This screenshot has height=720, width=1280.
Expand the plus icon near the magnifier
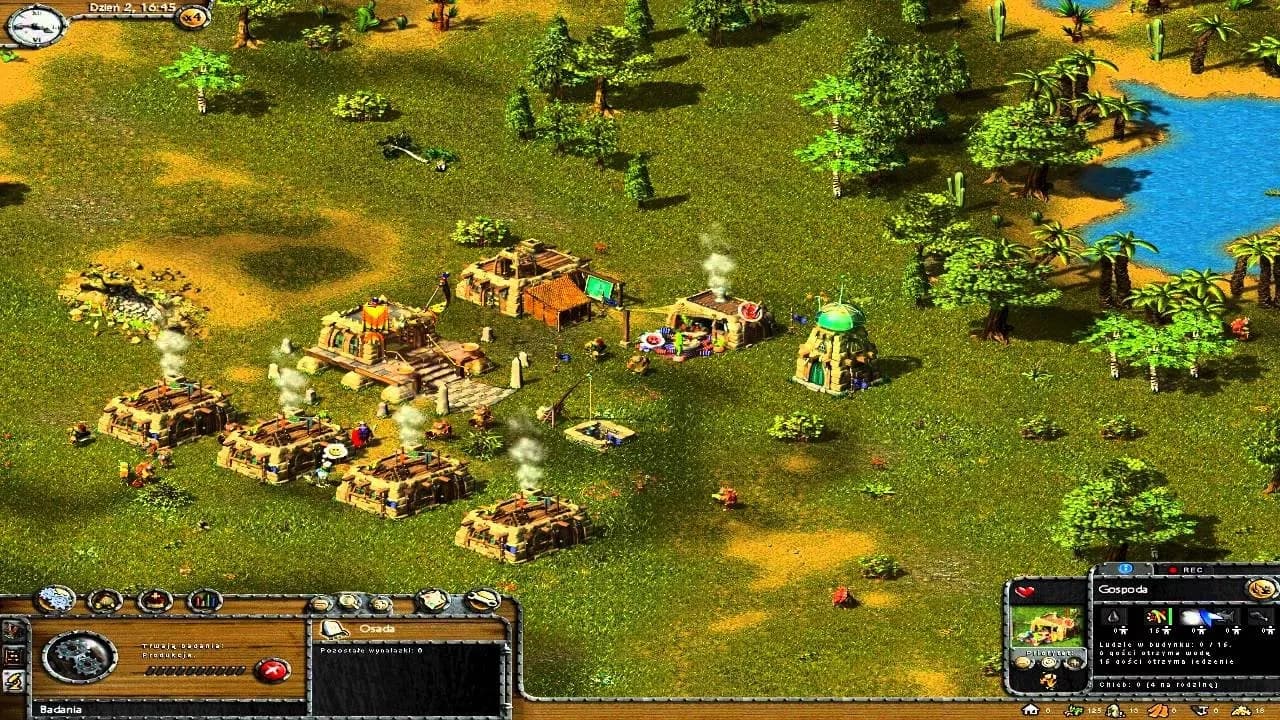coord(381,604)
